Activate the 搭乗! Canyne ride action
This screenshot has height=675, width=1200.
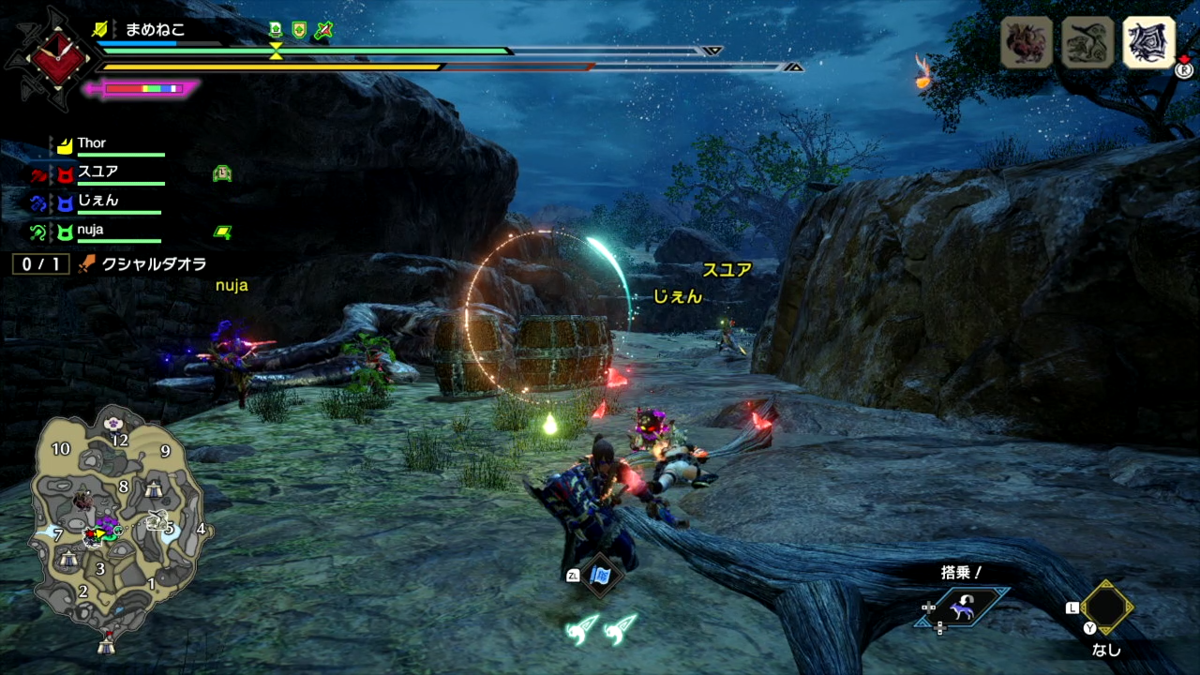964,607
